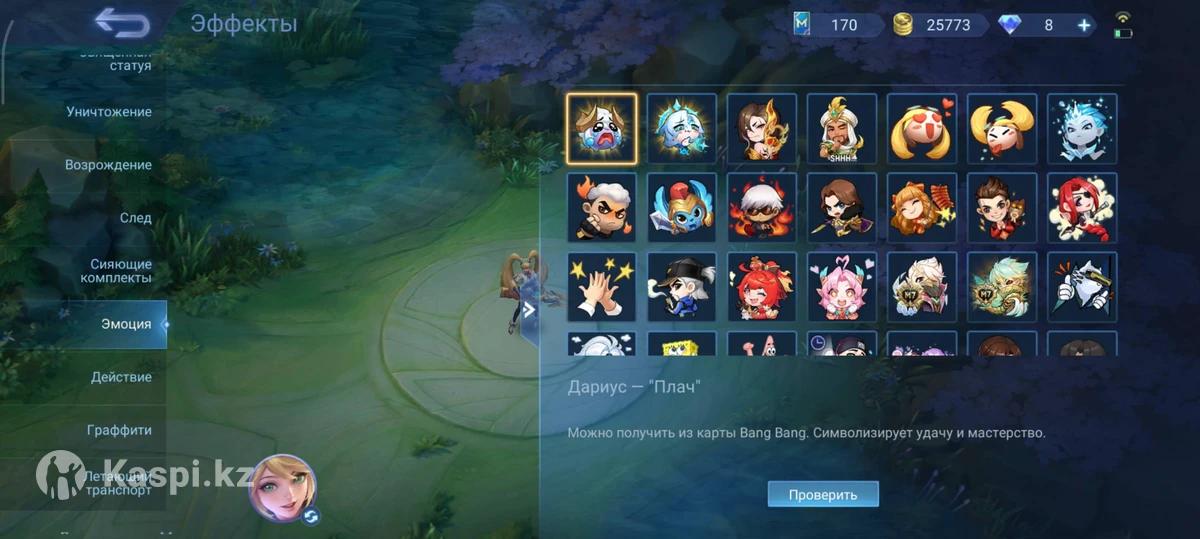1200x539 pixels.
Task: Pick the heart-eyes pigtails emote
Action: (x=922, y=128)
